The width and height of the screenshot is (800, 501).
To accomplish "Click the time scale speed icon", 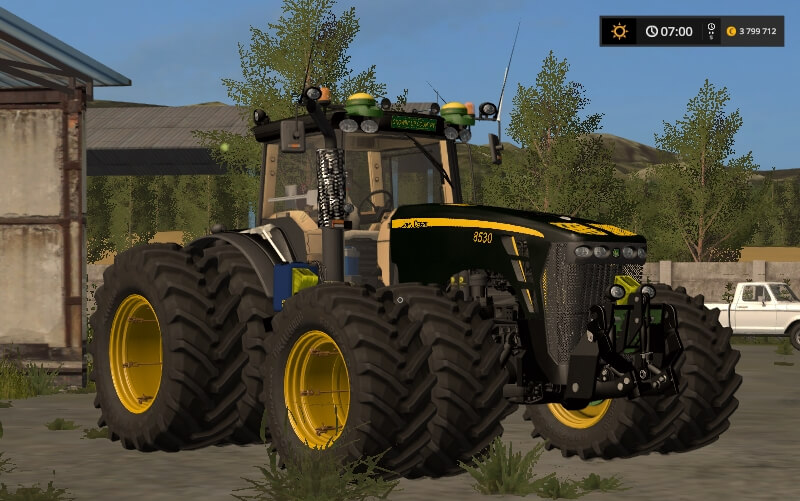I will pyautogui.click(x=711, y=31).
